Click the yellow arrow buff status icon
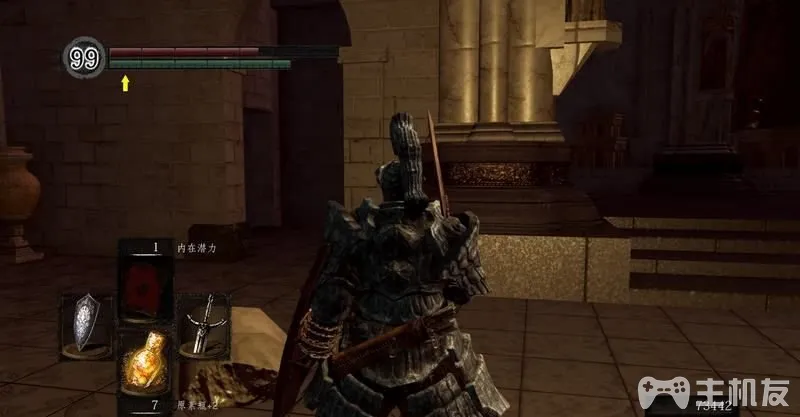800x417 pixels. tap(125, 84)
